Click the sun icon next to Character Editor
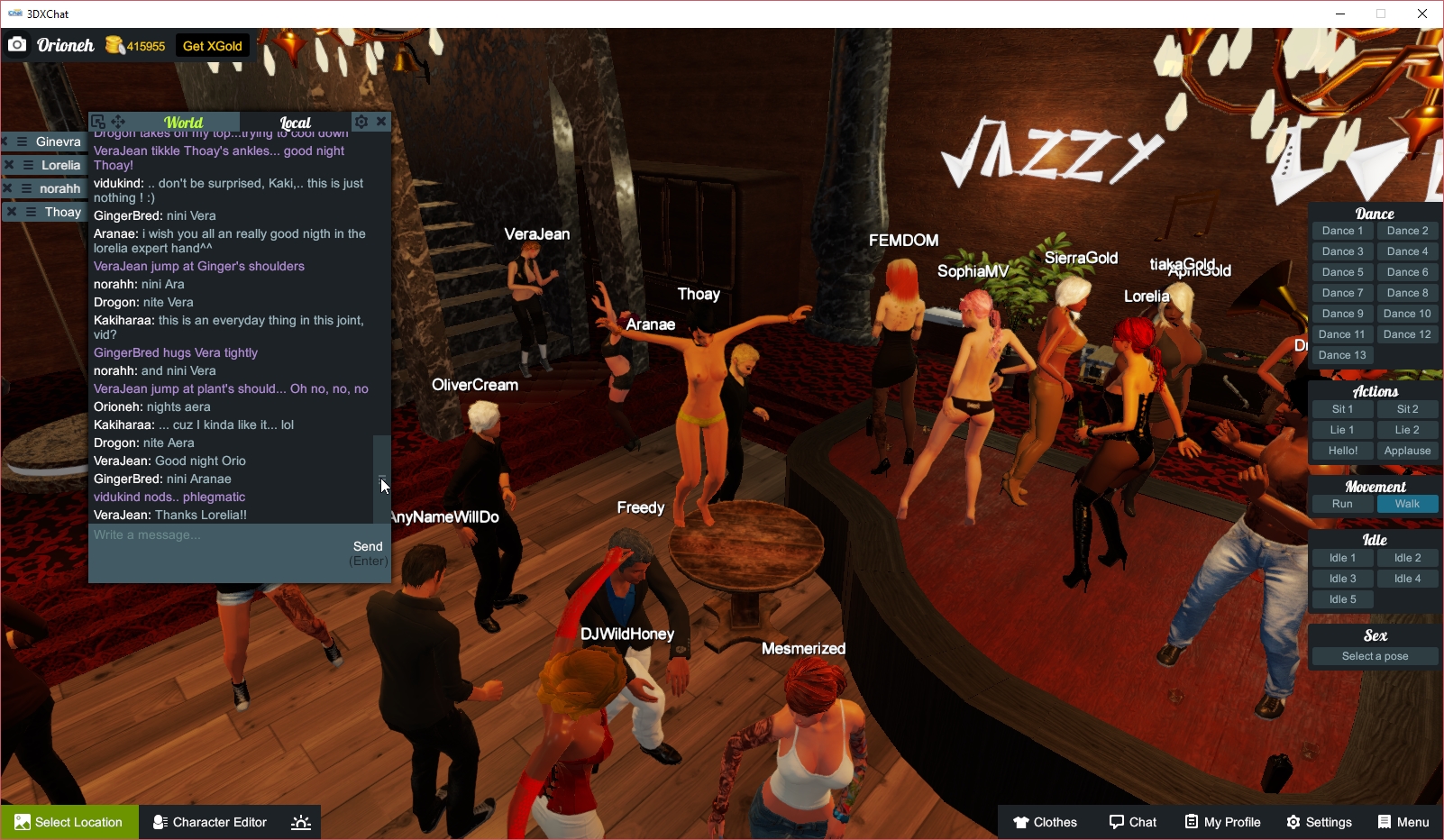Image resolution: width=1444 pixels, height=840 pixels. [300, 822]
